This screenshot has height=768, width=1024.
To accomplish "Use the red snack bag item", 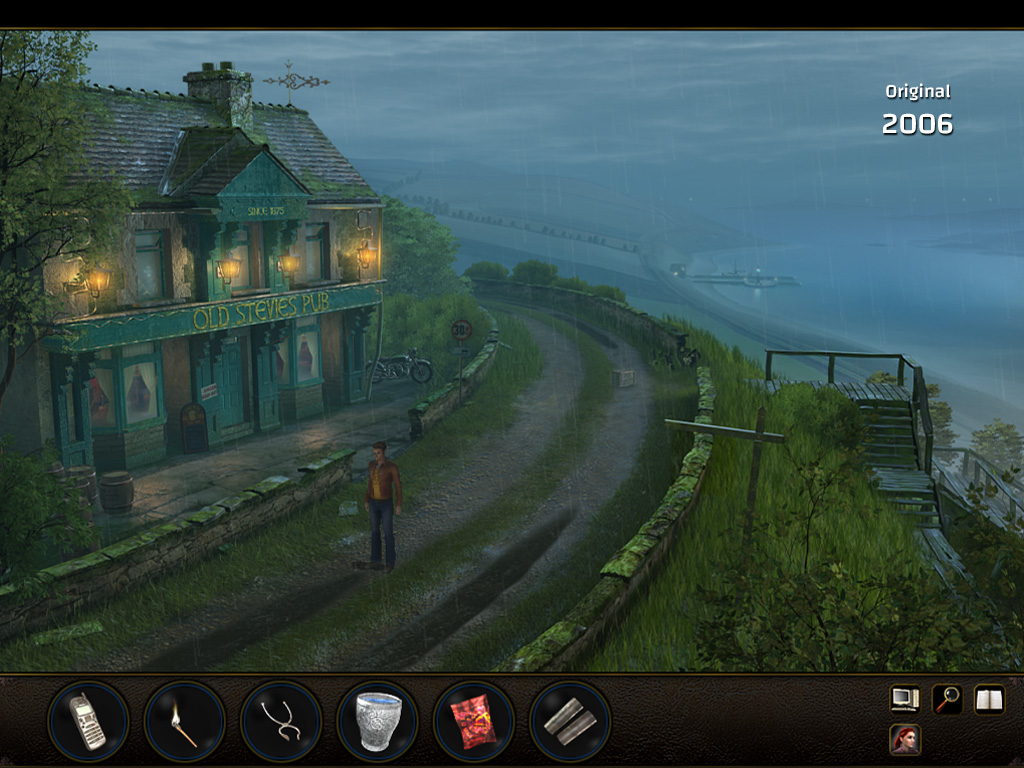I will tap(473, 721).
